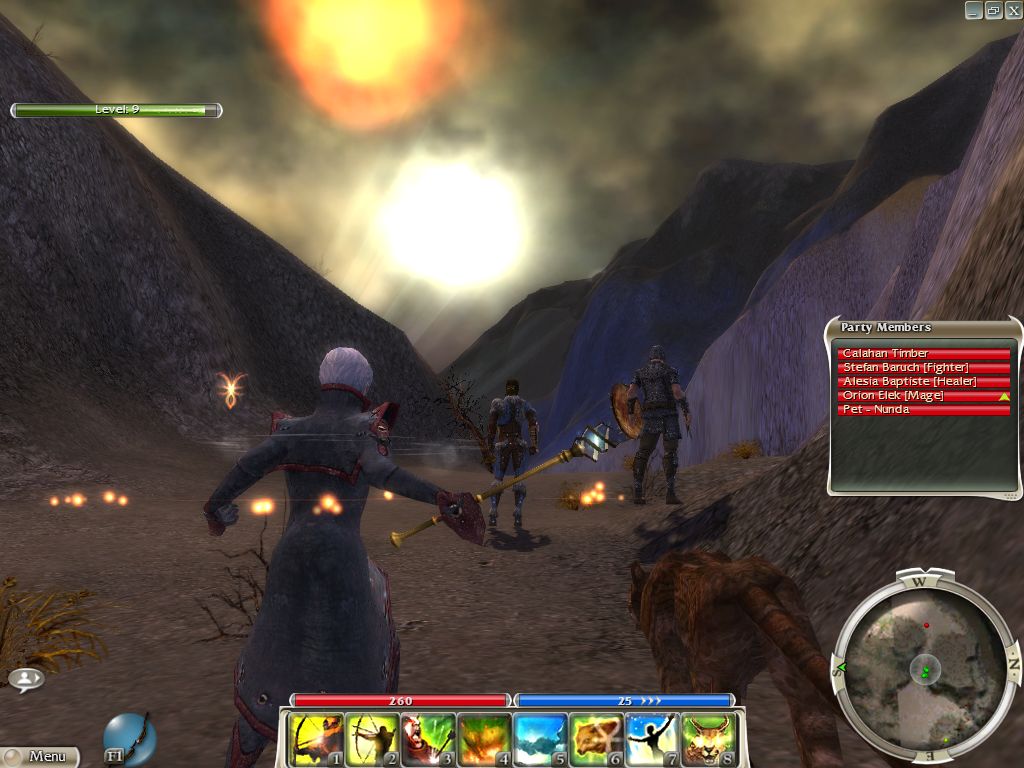Close the game window with X
Screen dimensions: 1024x768
1012,10
